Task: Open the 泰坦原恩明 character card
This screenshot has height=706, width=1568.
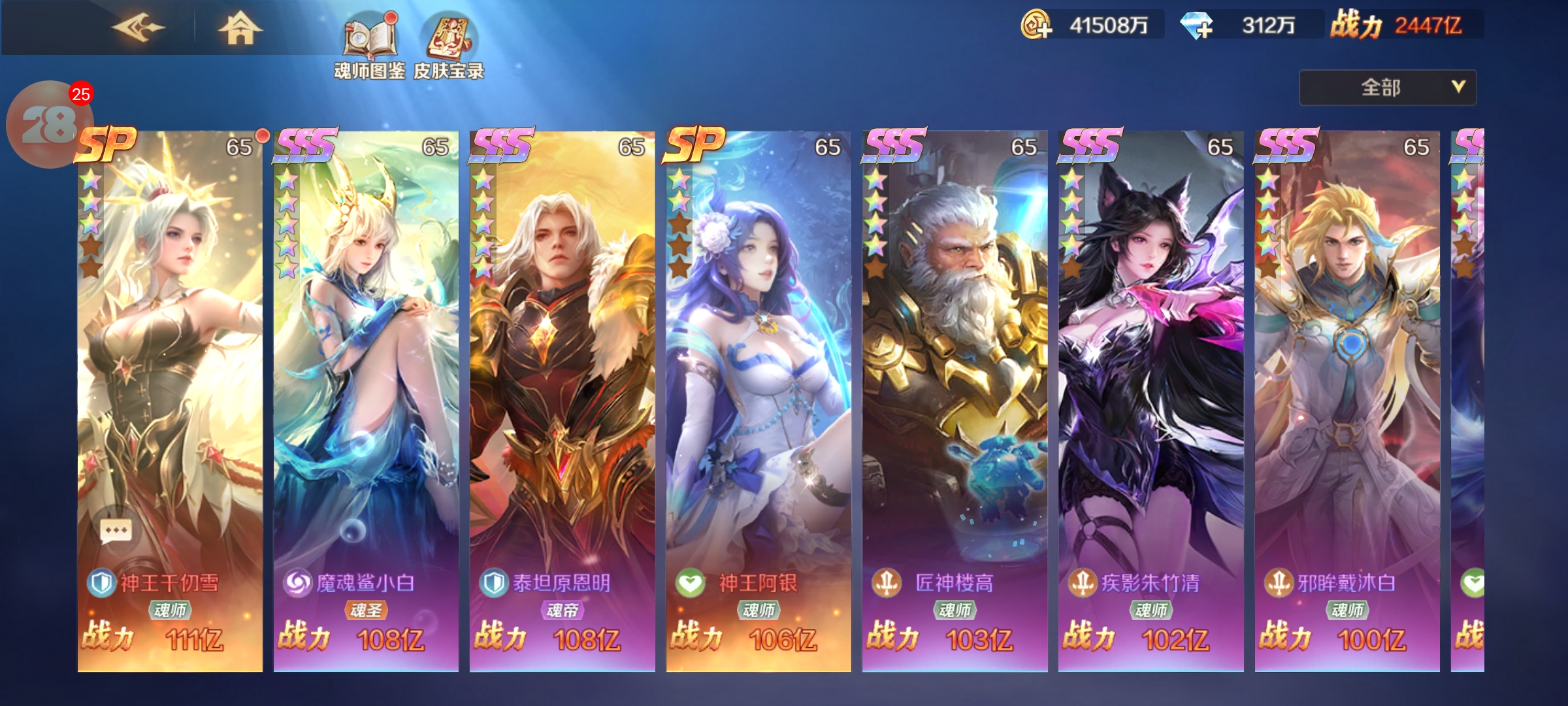Action: pos(562,392)
